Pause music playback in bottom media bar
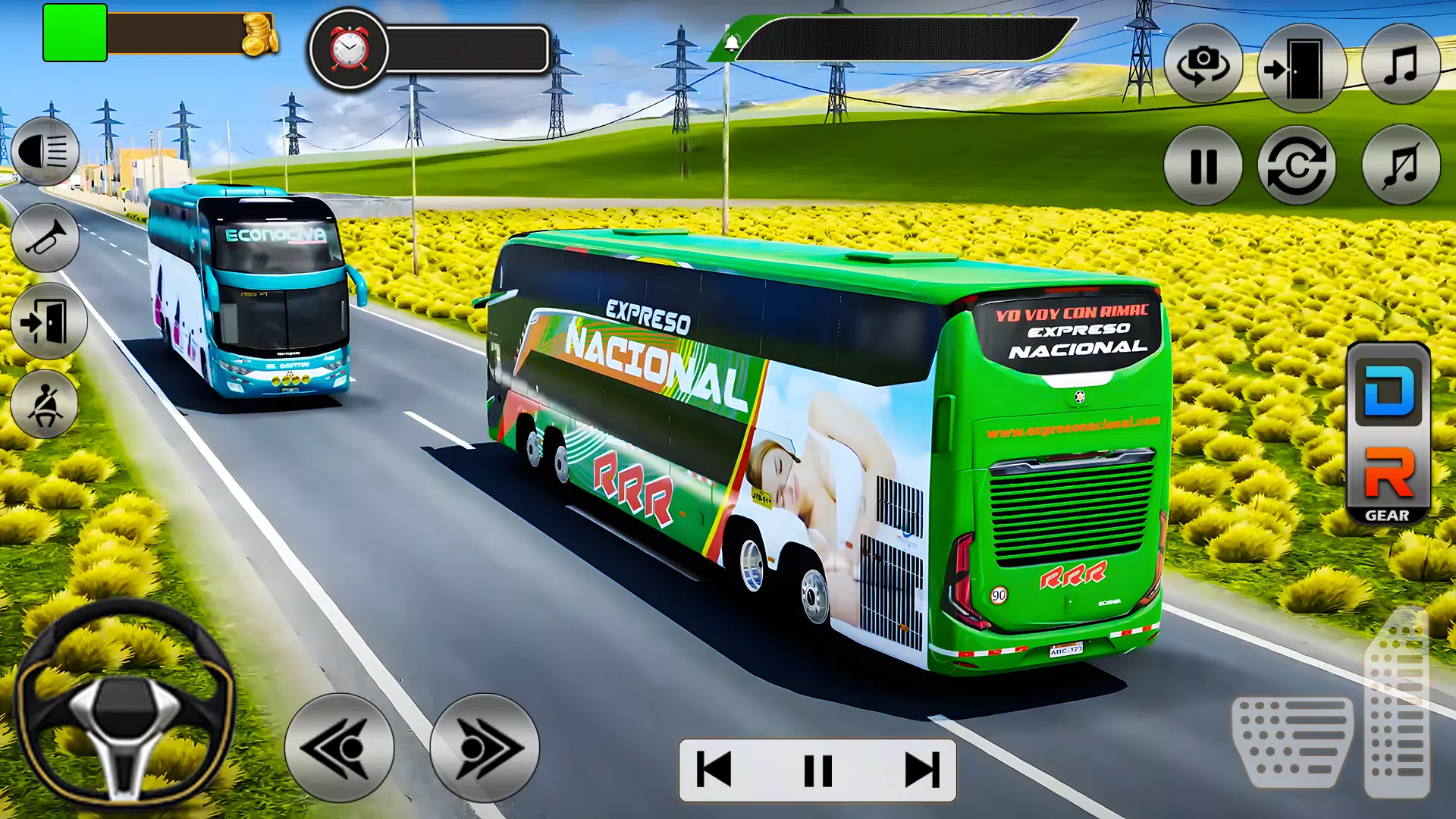Screen dimensions: 1456x819 pos(817,771)
